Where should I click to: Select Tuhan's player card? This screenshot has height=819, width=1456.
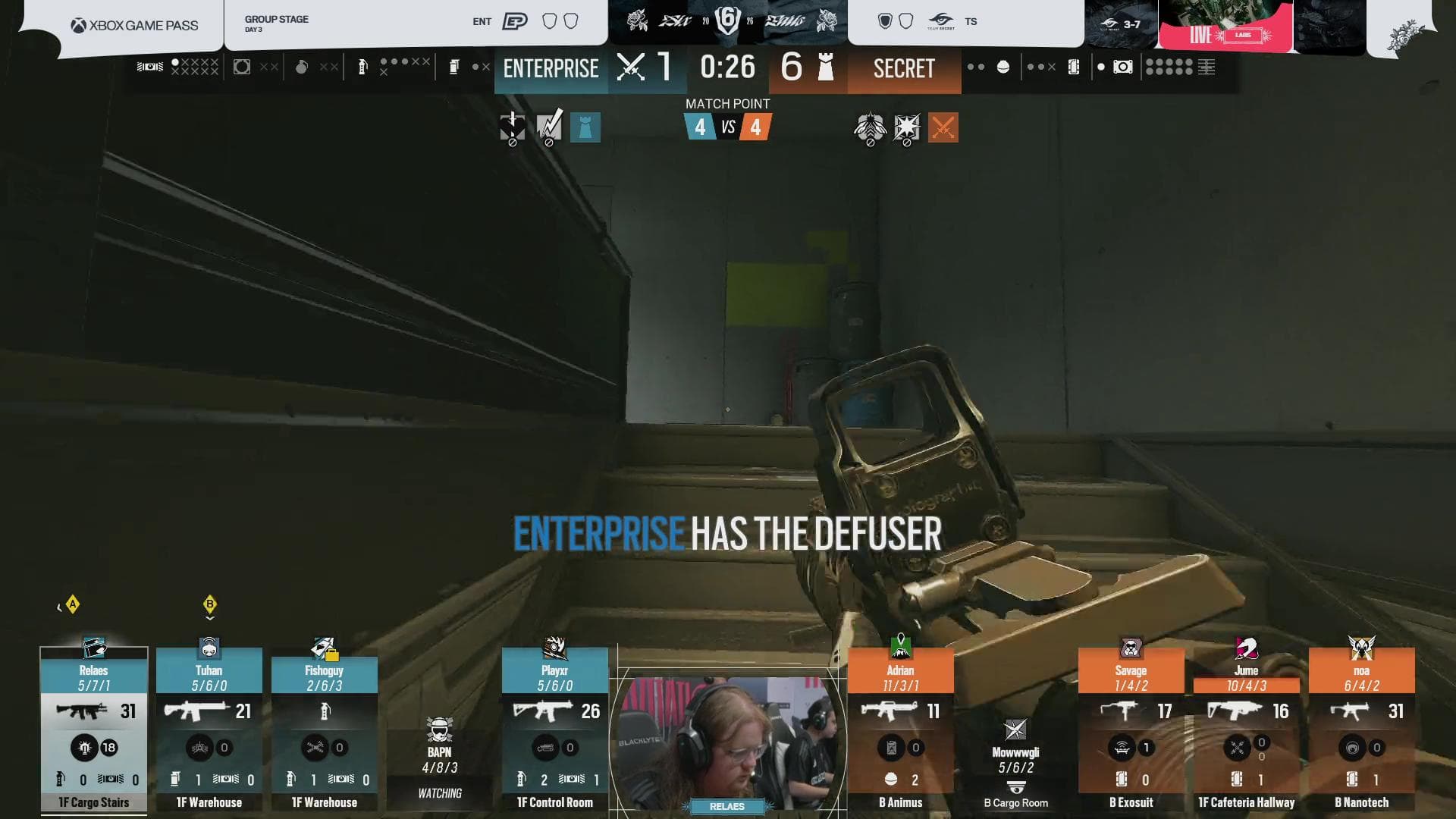pyautogui.click(x=209, y=730)
